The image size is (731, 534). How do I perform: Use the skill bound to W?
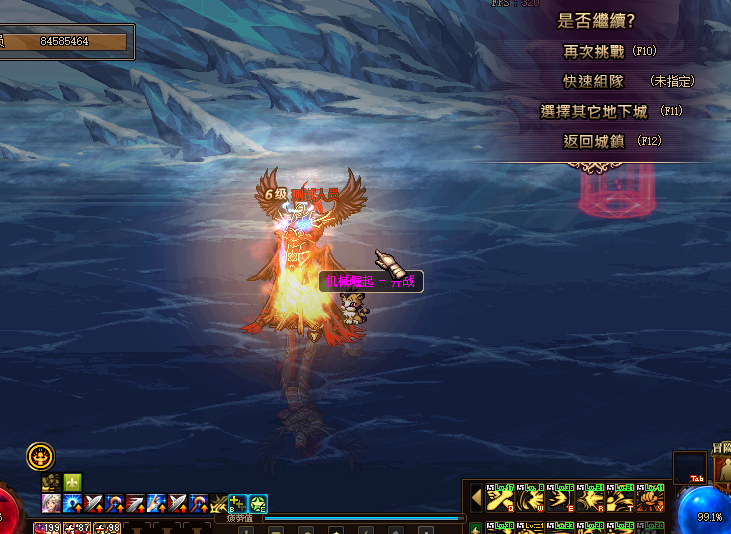[x=529, y=496]
